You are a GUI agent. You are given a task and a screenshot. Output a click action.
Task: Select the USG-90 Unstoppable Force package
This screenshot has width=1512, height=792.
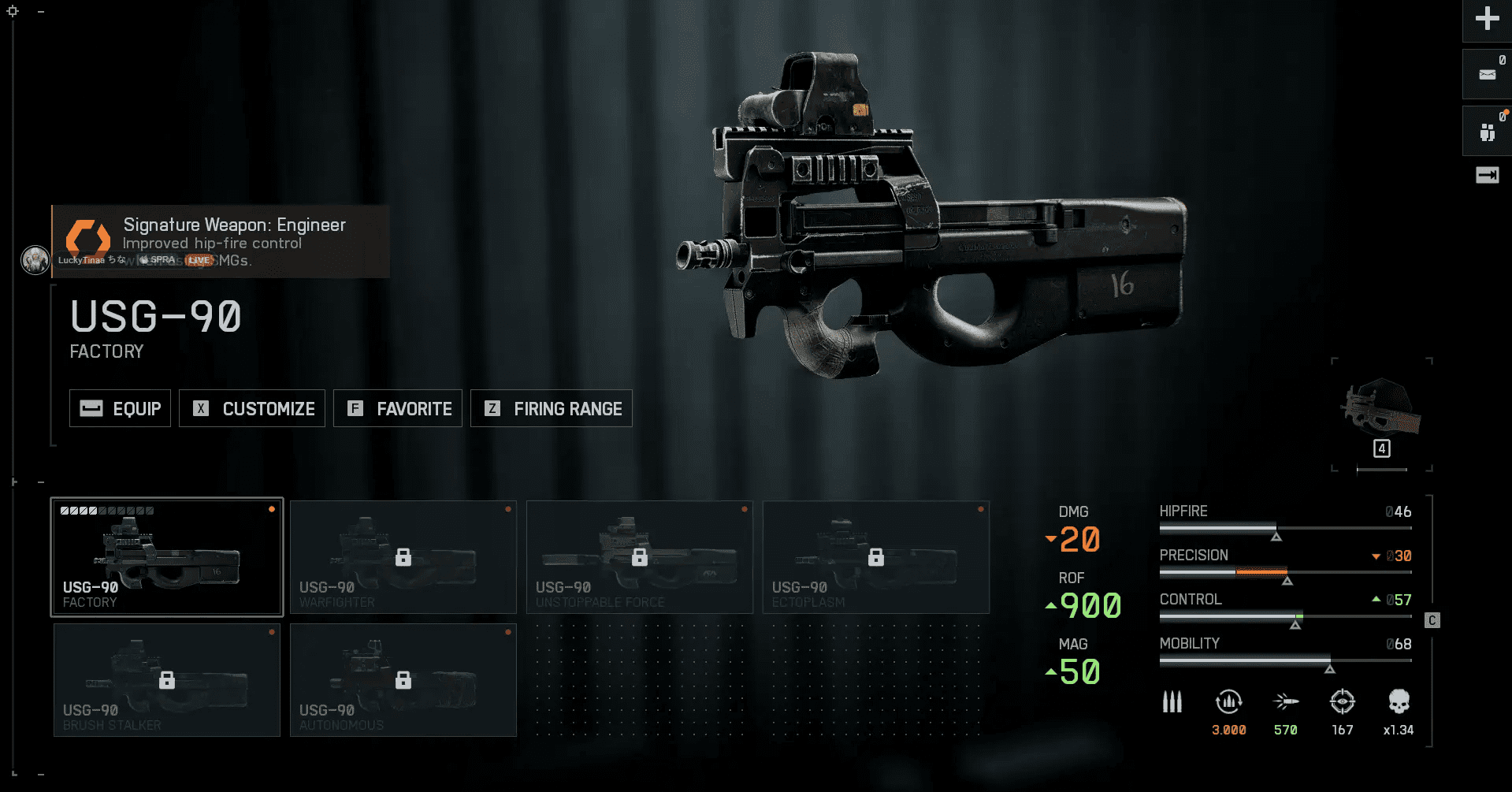[640, 557]
